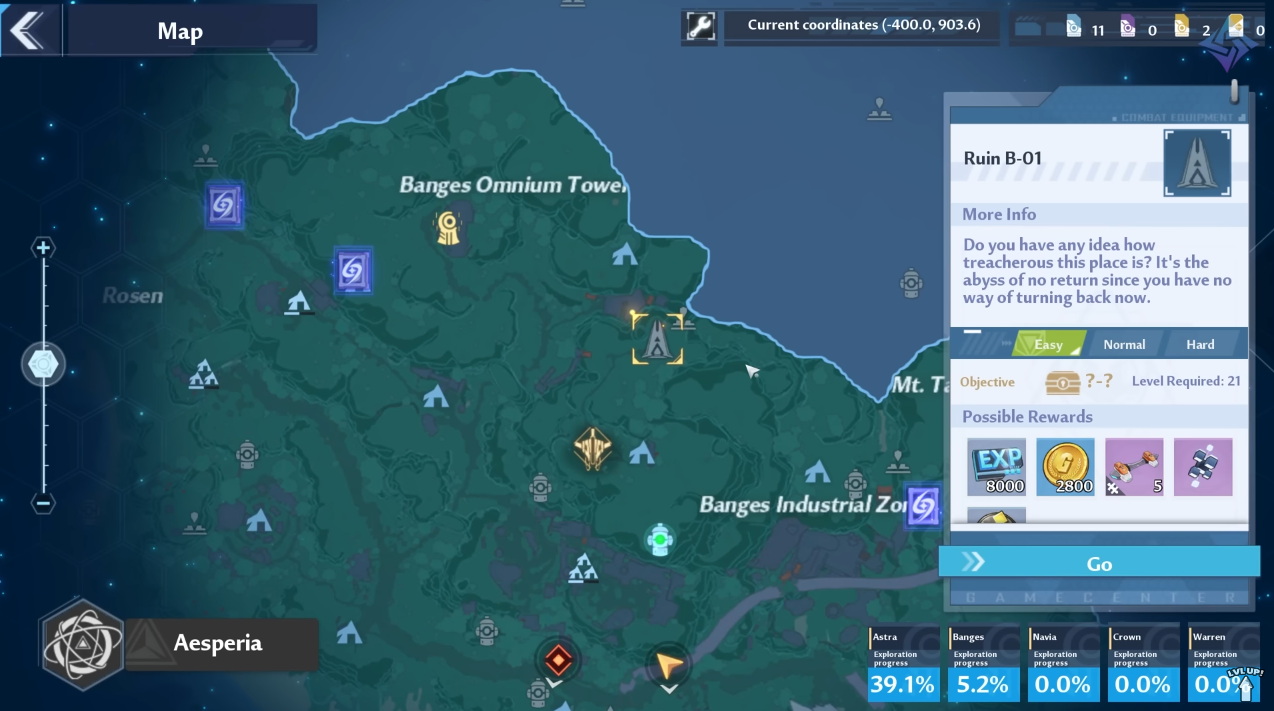Select the green spacerift marker on map

pyautogui.click(x=658, y=540)
